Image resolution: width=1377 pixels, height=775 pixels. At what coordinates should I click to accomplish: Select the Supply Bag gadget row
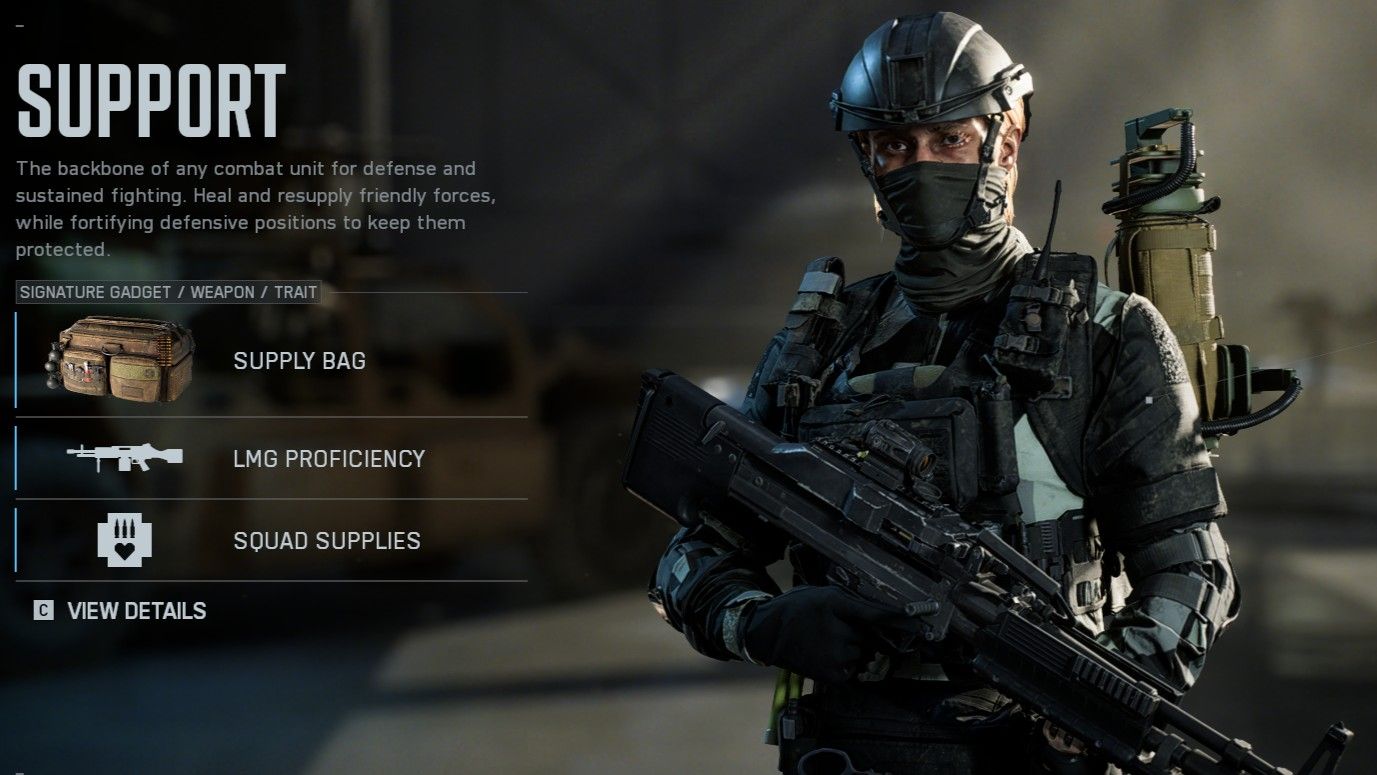[271, 360]
